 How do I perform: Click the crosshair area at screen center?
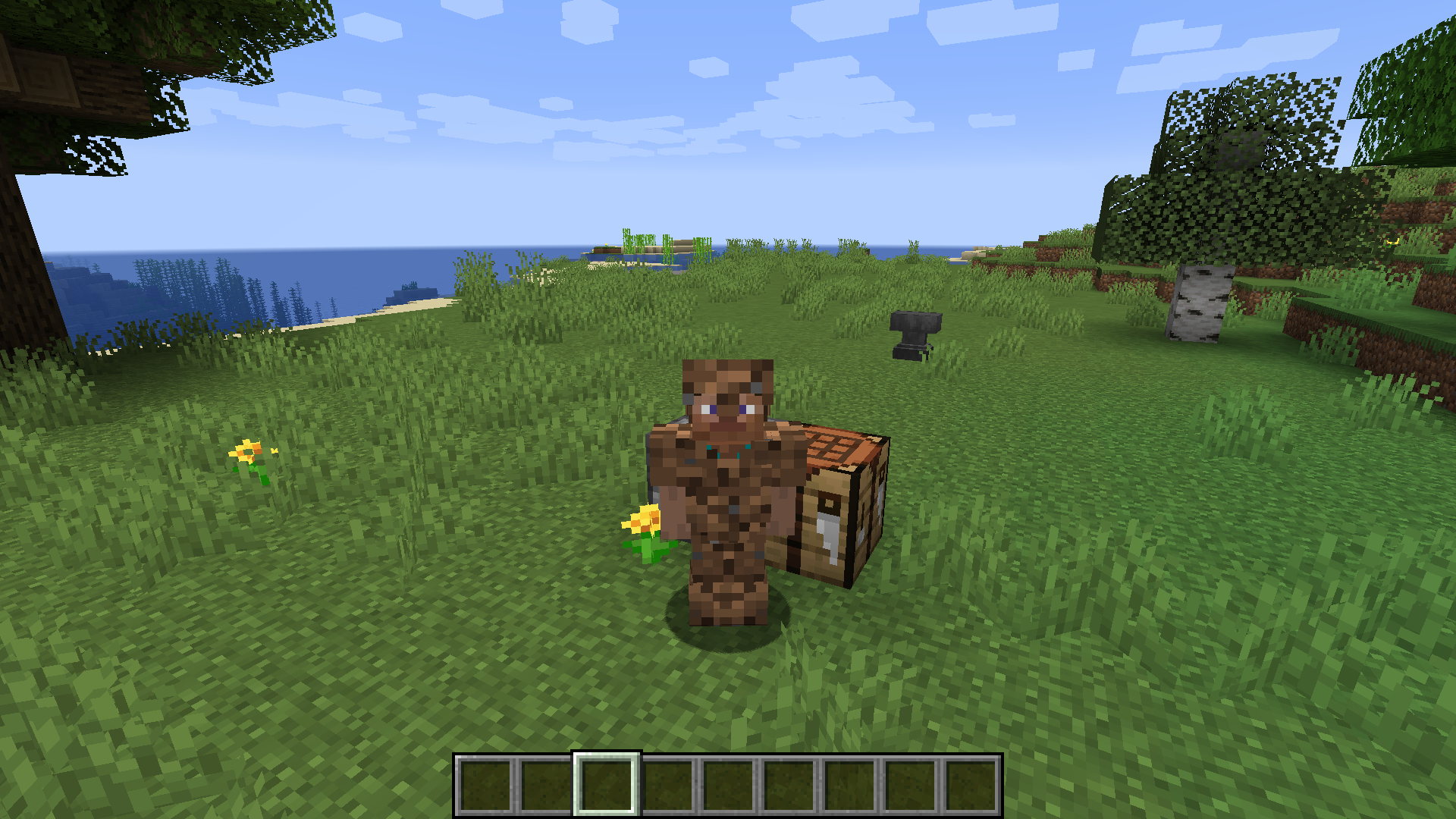point(728,409)
